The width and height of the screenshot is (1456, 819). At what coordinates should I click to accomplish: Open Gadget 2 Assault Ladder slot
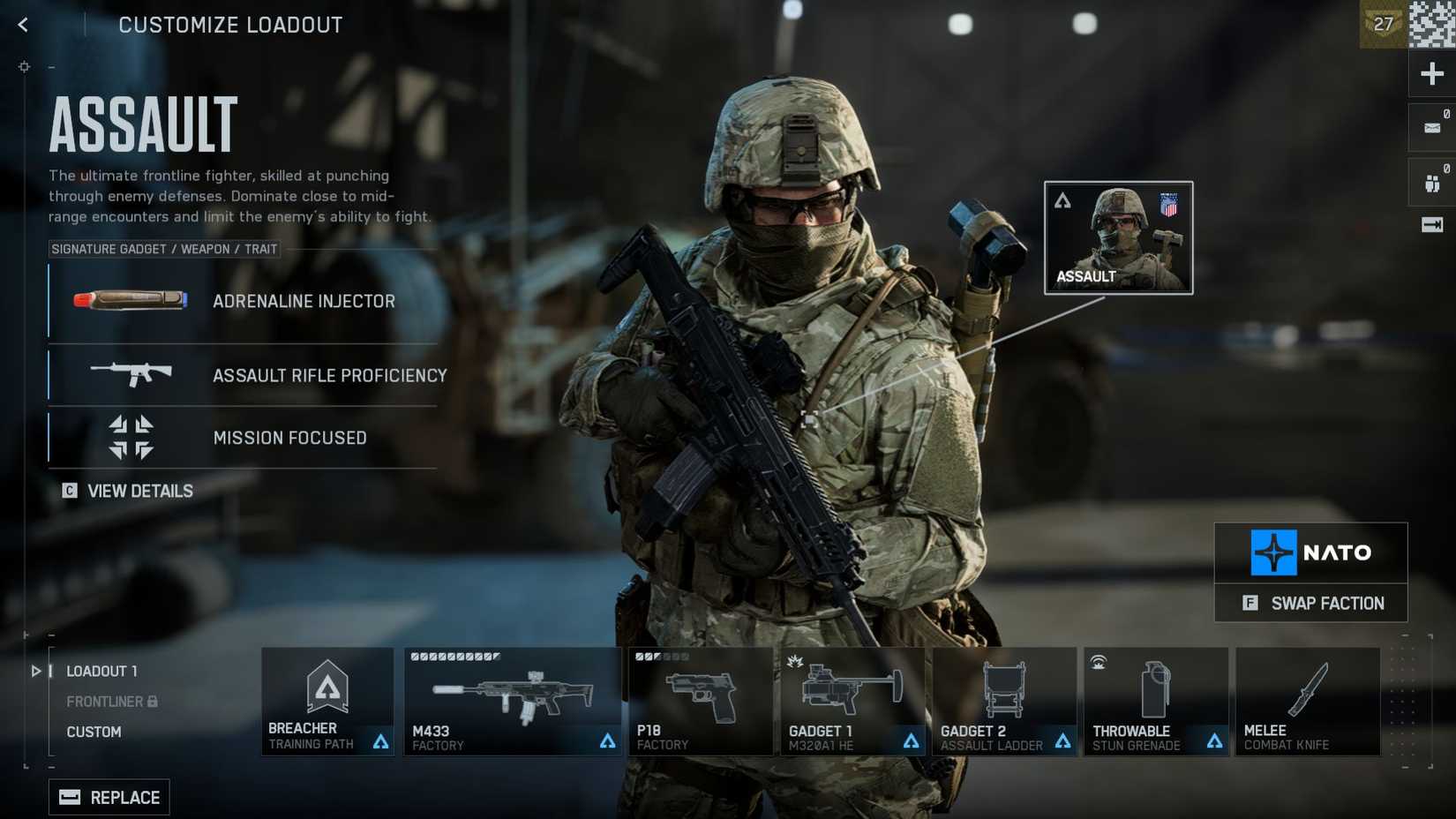point(1004,702)
